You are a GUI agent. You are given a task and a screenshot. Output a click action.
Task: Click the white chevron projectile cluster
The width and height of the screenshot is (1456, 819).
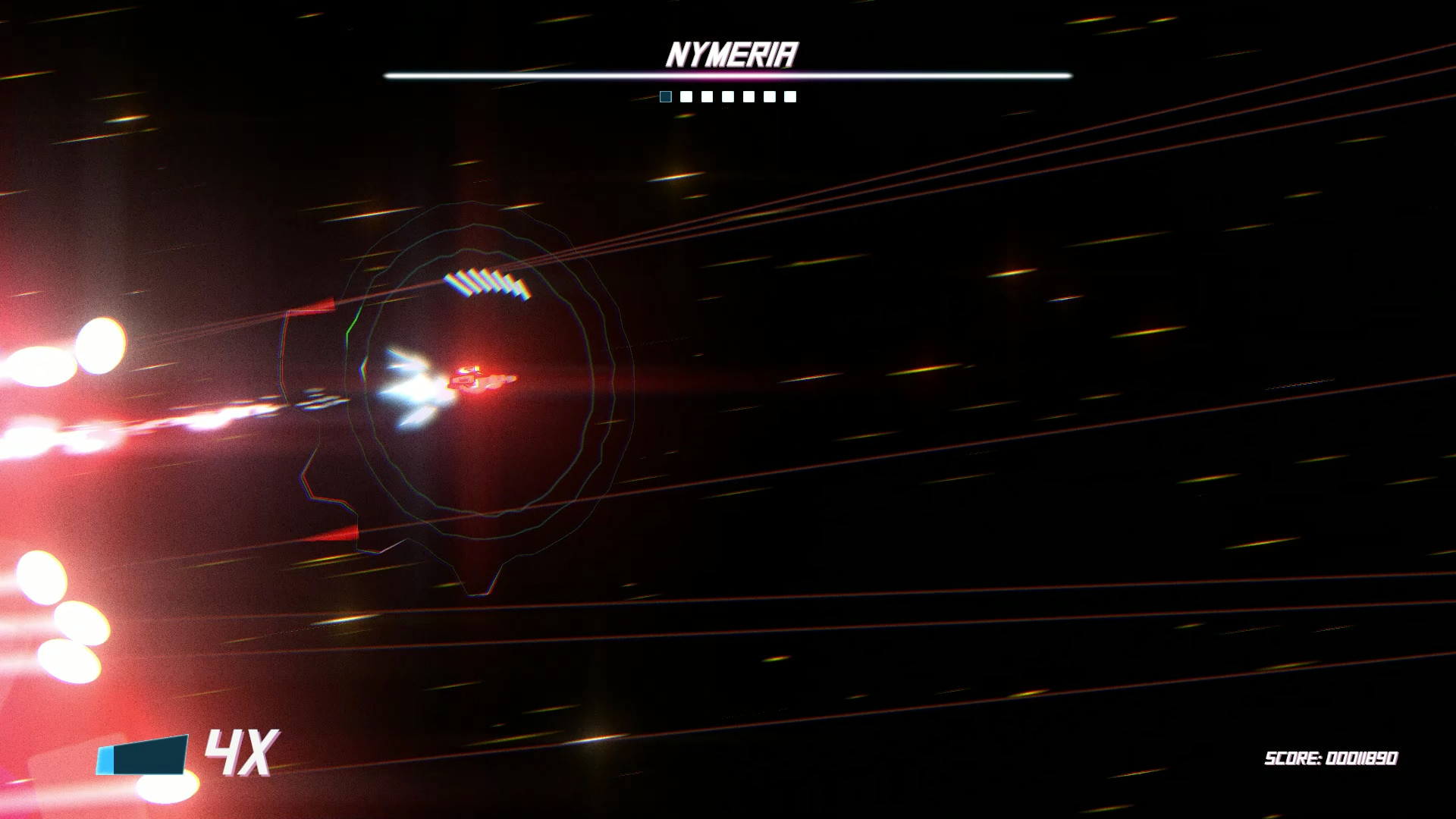click(x=485, y=282)
